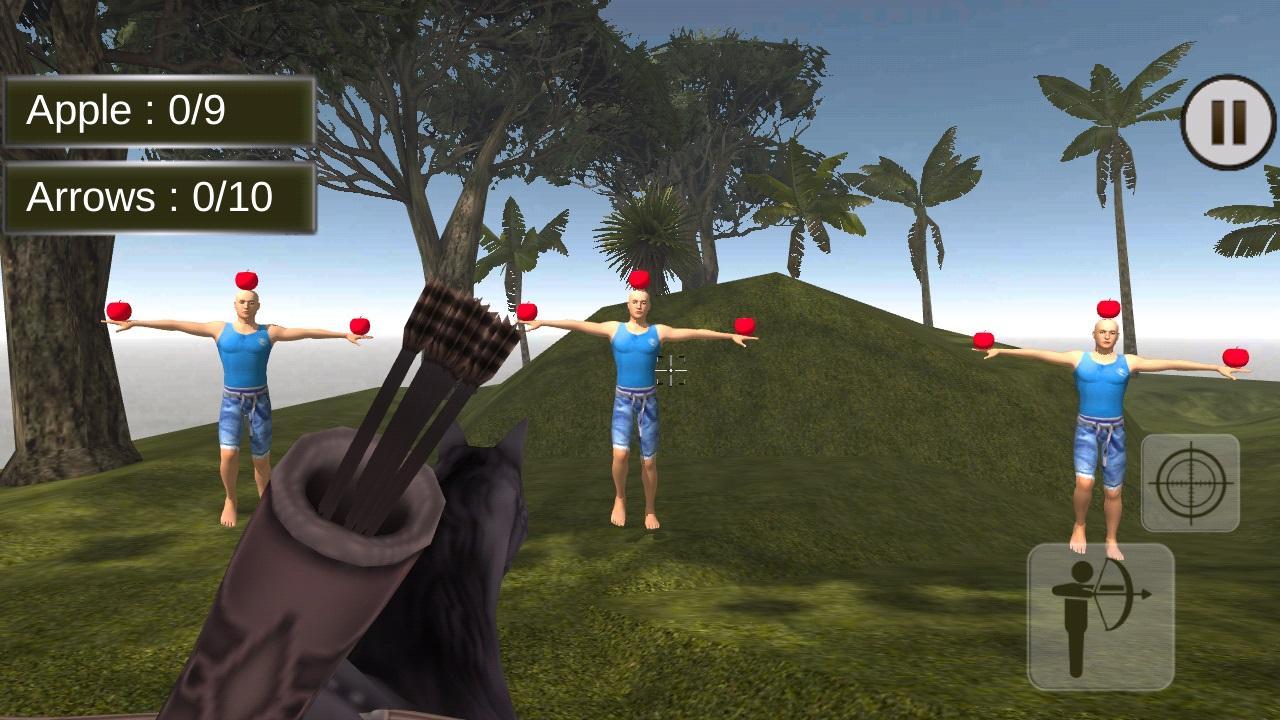Select the Arrows 0/10 counter panel
The image size is (1280, 720).
pyautogui.click(x=160, y=198)
